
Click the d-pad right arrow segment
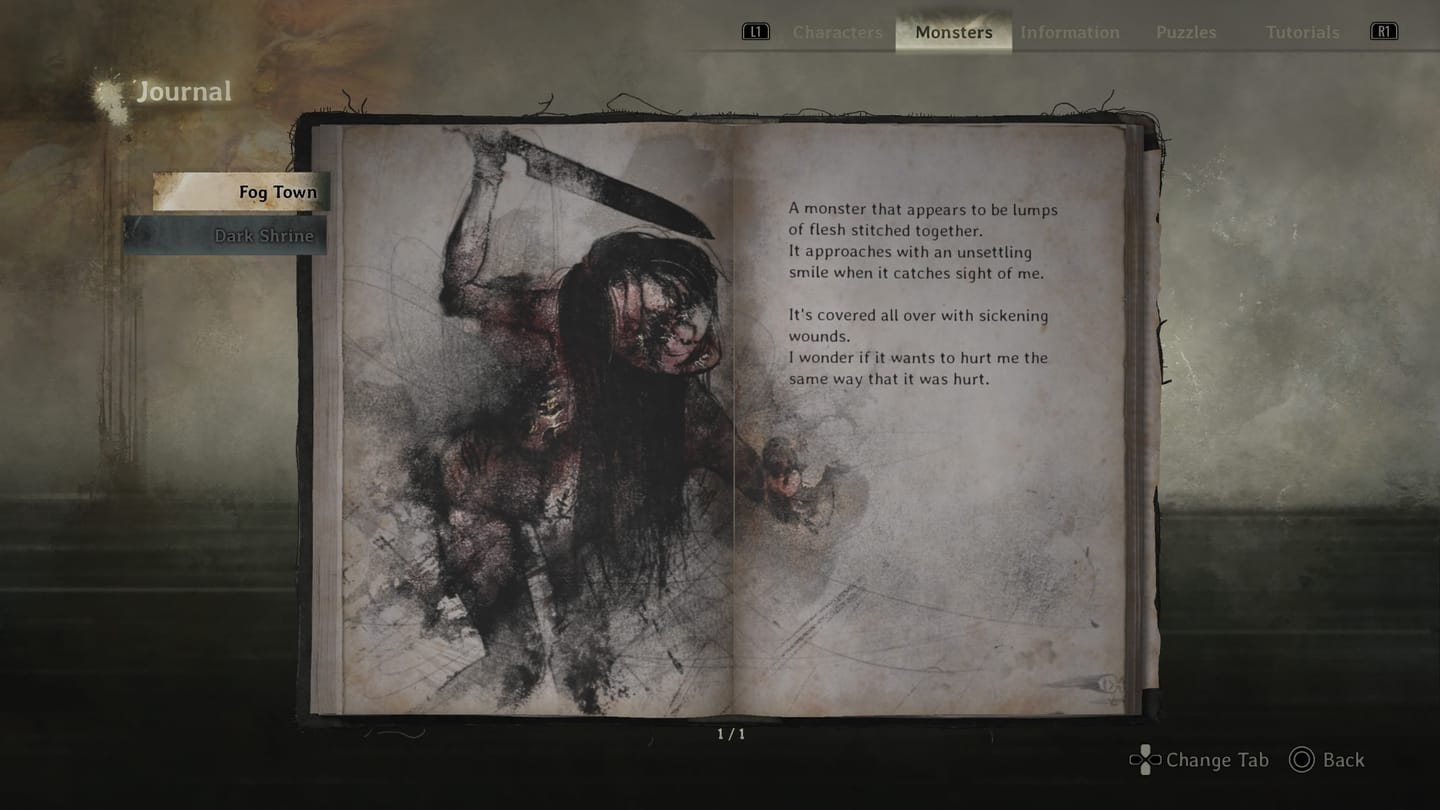pyautogui.click(x=1155, y=760)
